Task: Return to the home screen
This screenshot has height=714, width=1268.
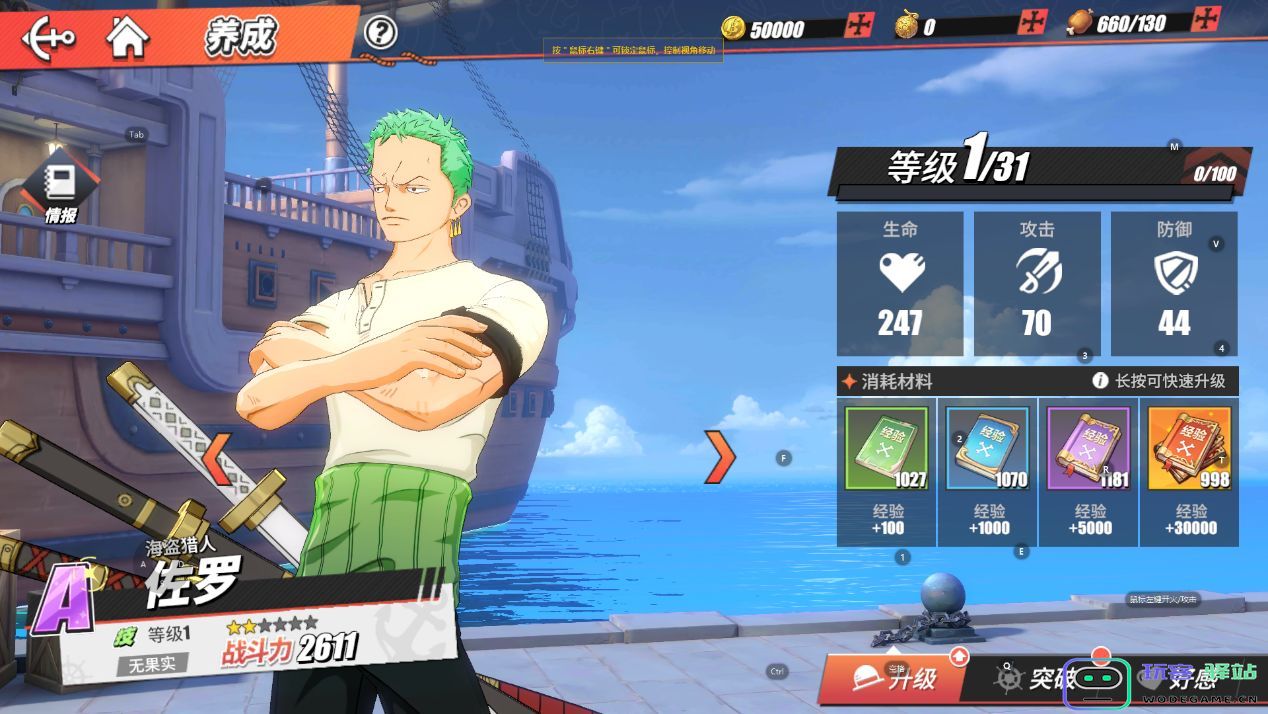Action: point(128,38)
